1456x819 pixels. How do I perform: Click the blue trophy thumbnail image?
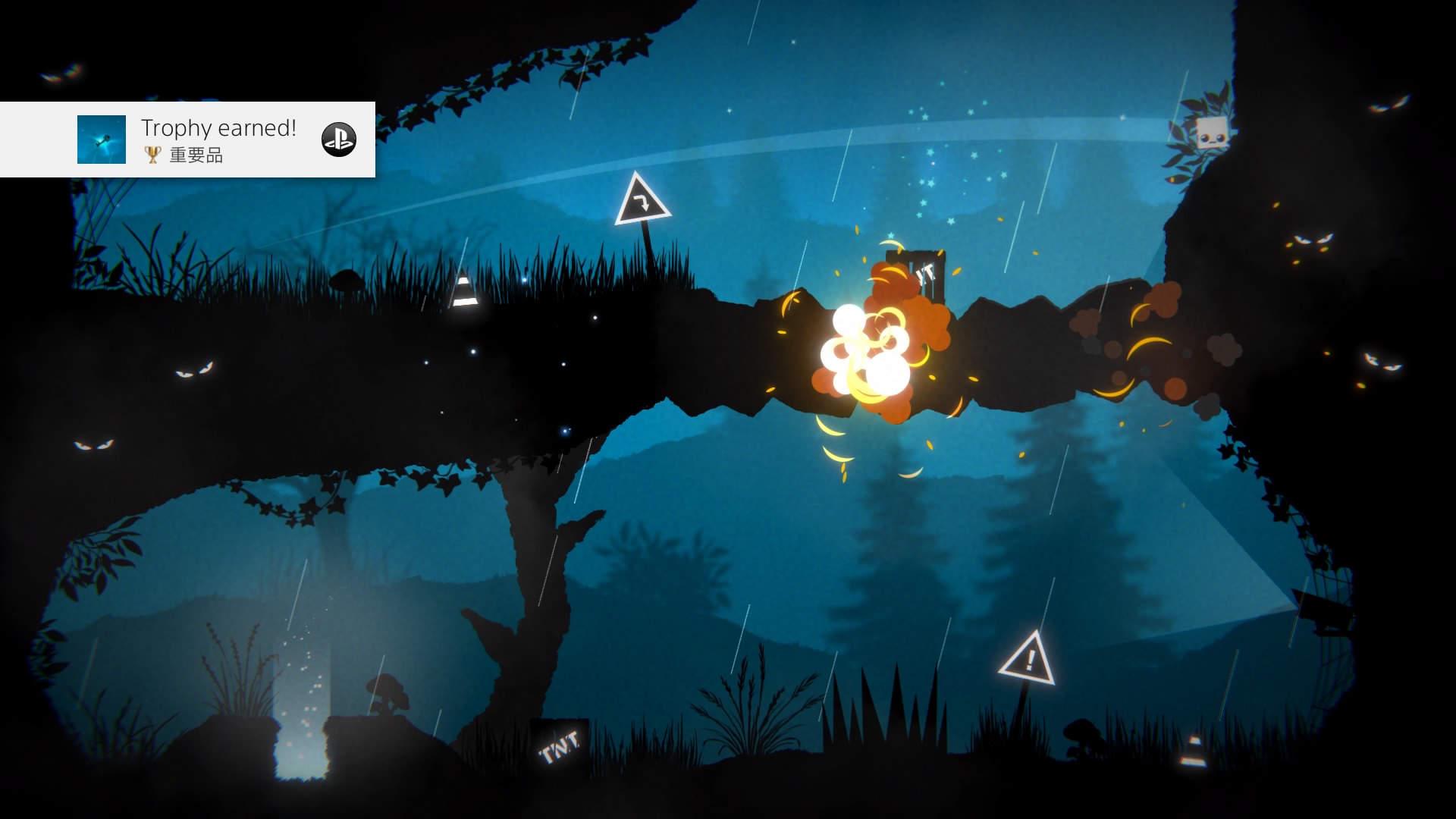pos(102,140)
